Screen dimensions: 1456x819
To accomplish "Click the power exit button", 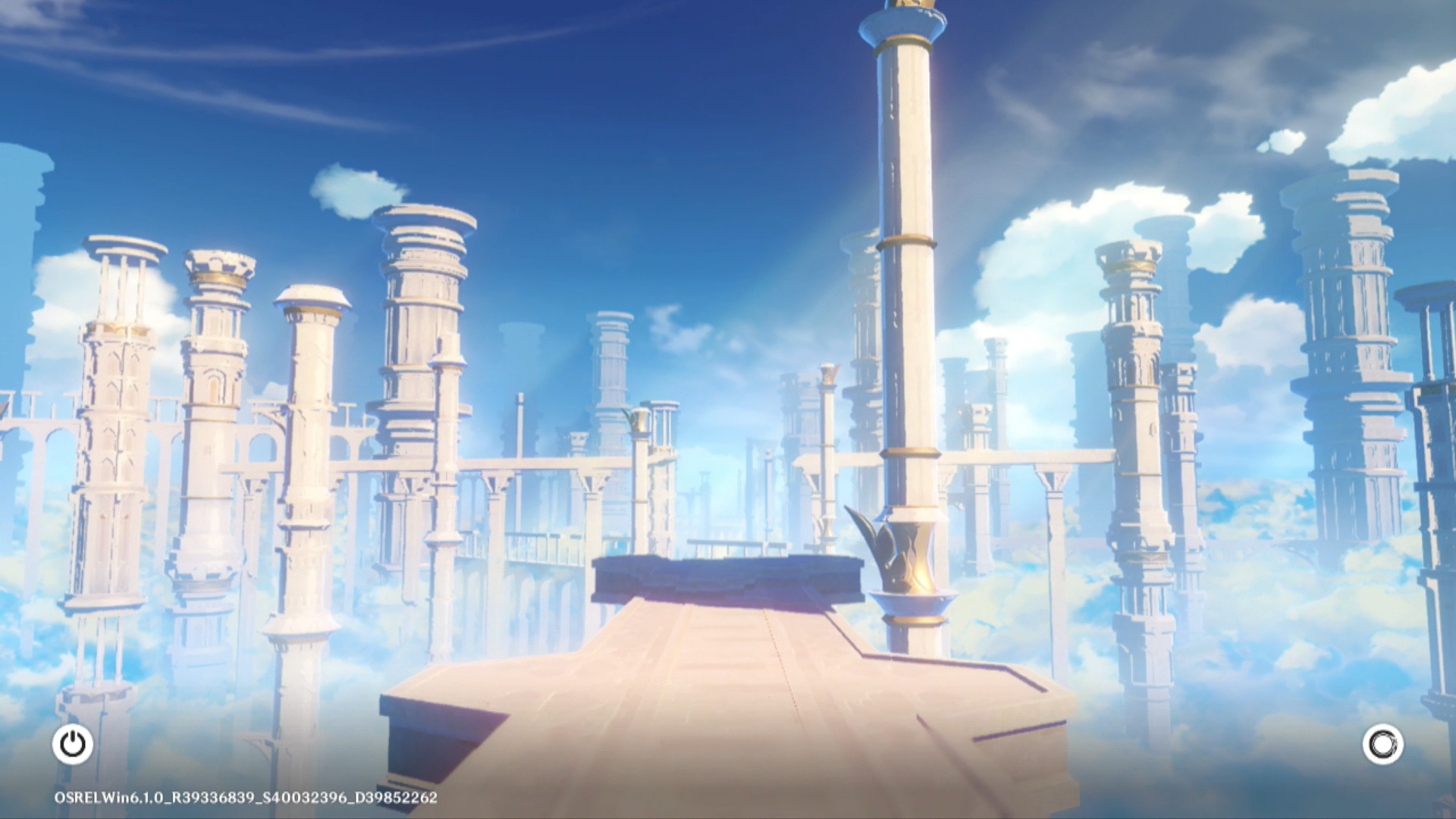I will tap(73, 744).
